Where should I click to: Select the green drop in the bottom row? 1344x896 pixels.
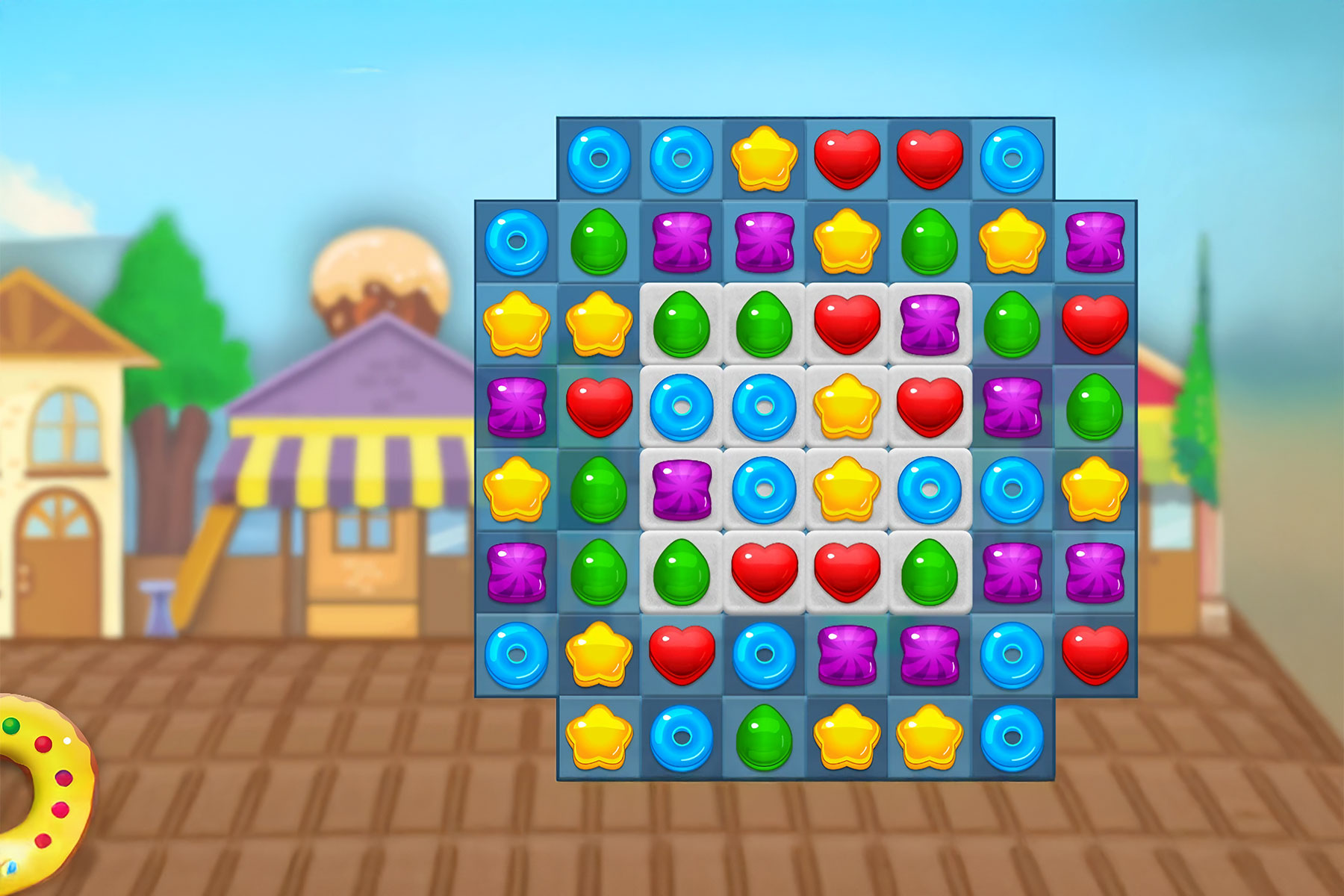(x=764, y=737)
